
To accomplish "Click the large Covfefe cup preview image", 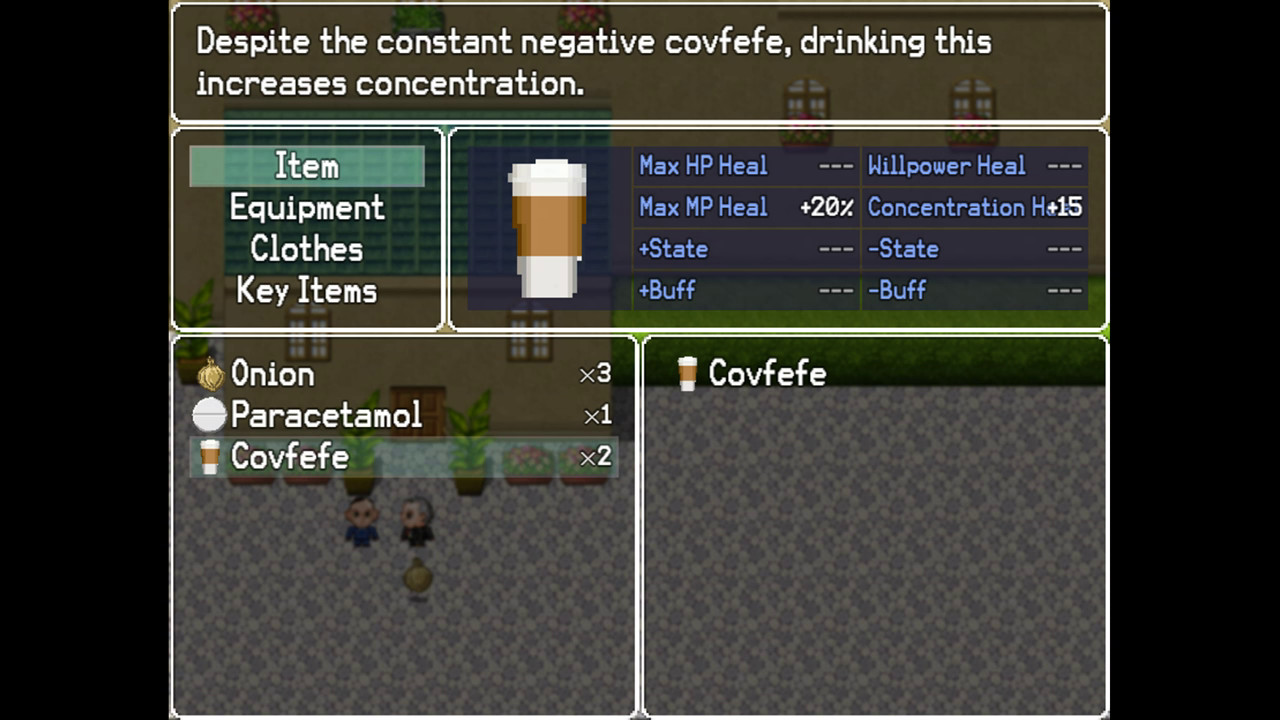I will tap(548, 228).
